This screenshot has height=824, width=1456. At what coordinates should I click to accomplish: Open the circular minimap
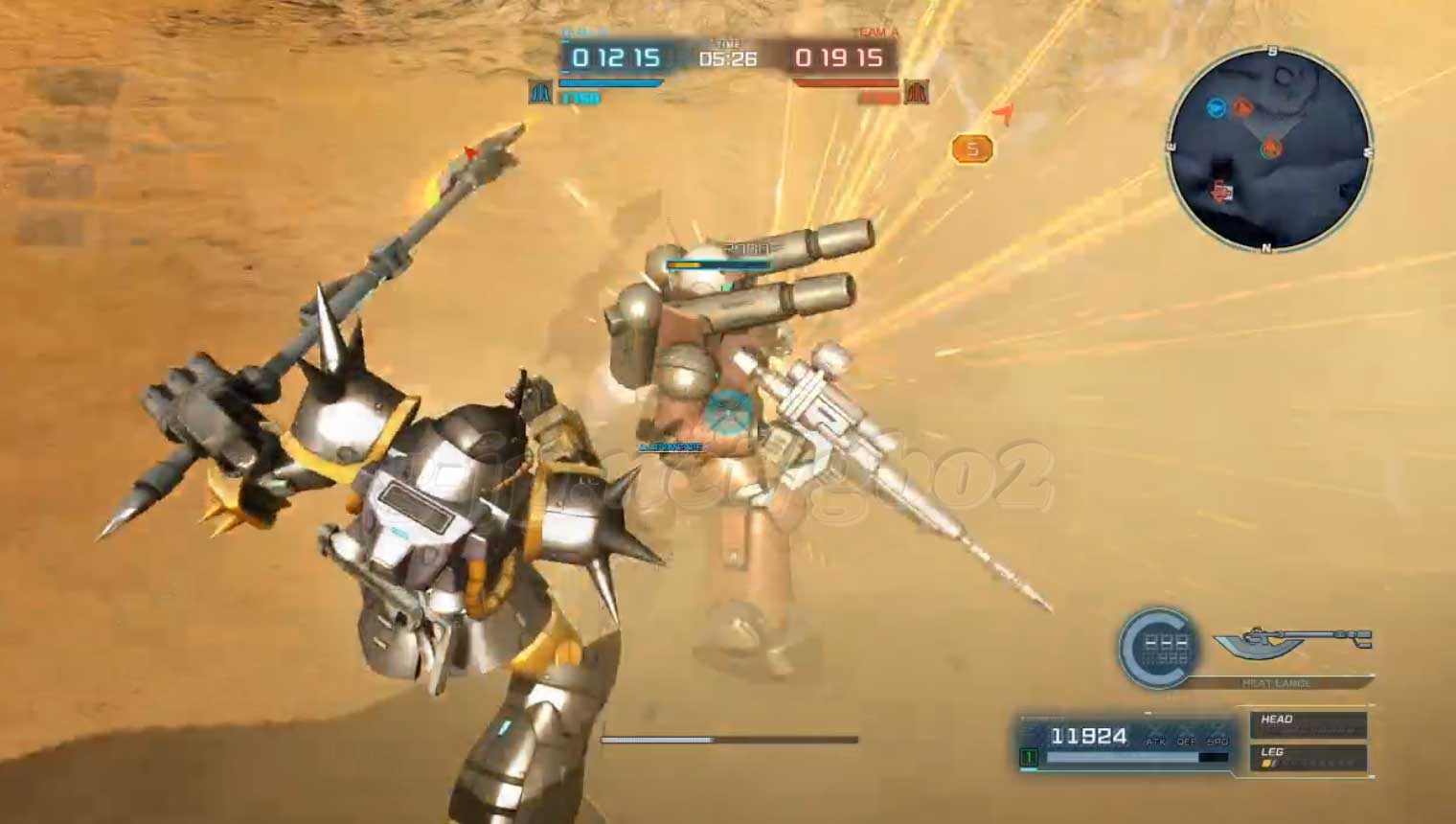(x=1269, y=149)
